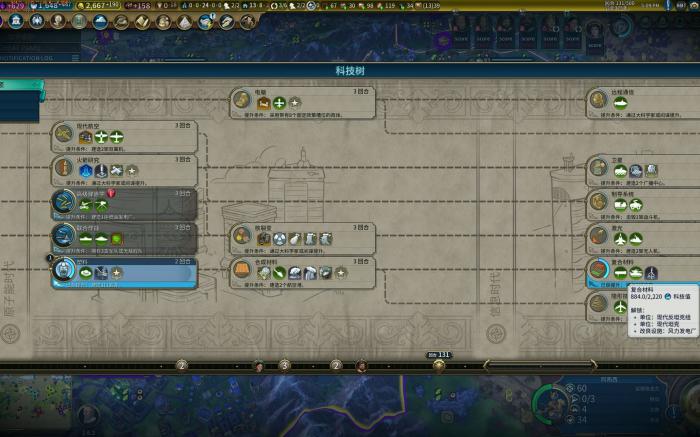Viewport: 700px width, 437px height.
Task: Select the 激光 (Lasers) technology
Action: 640,237
